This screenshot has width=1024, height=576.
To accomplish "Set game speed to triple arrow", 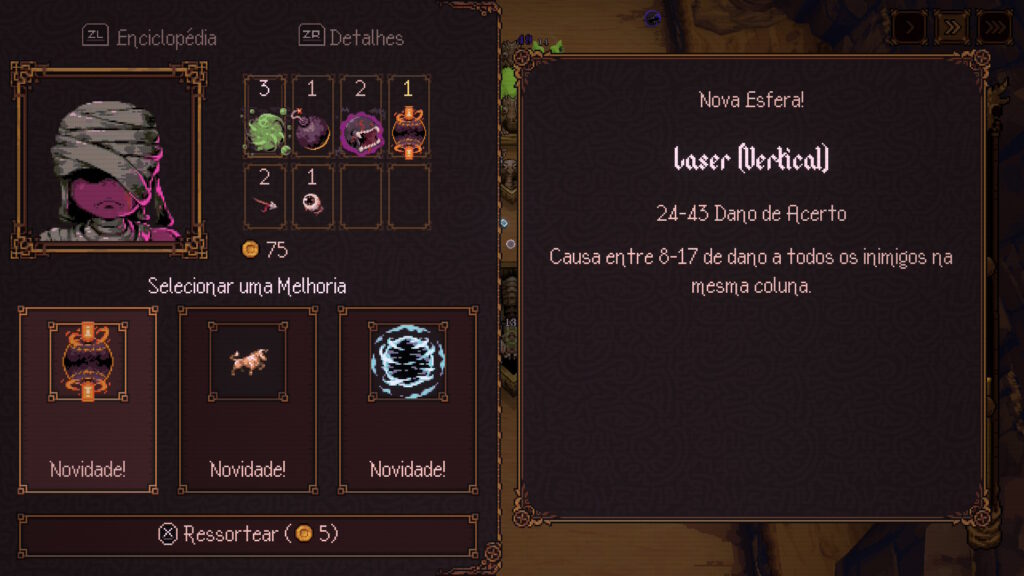I will (x=993, y=26).
